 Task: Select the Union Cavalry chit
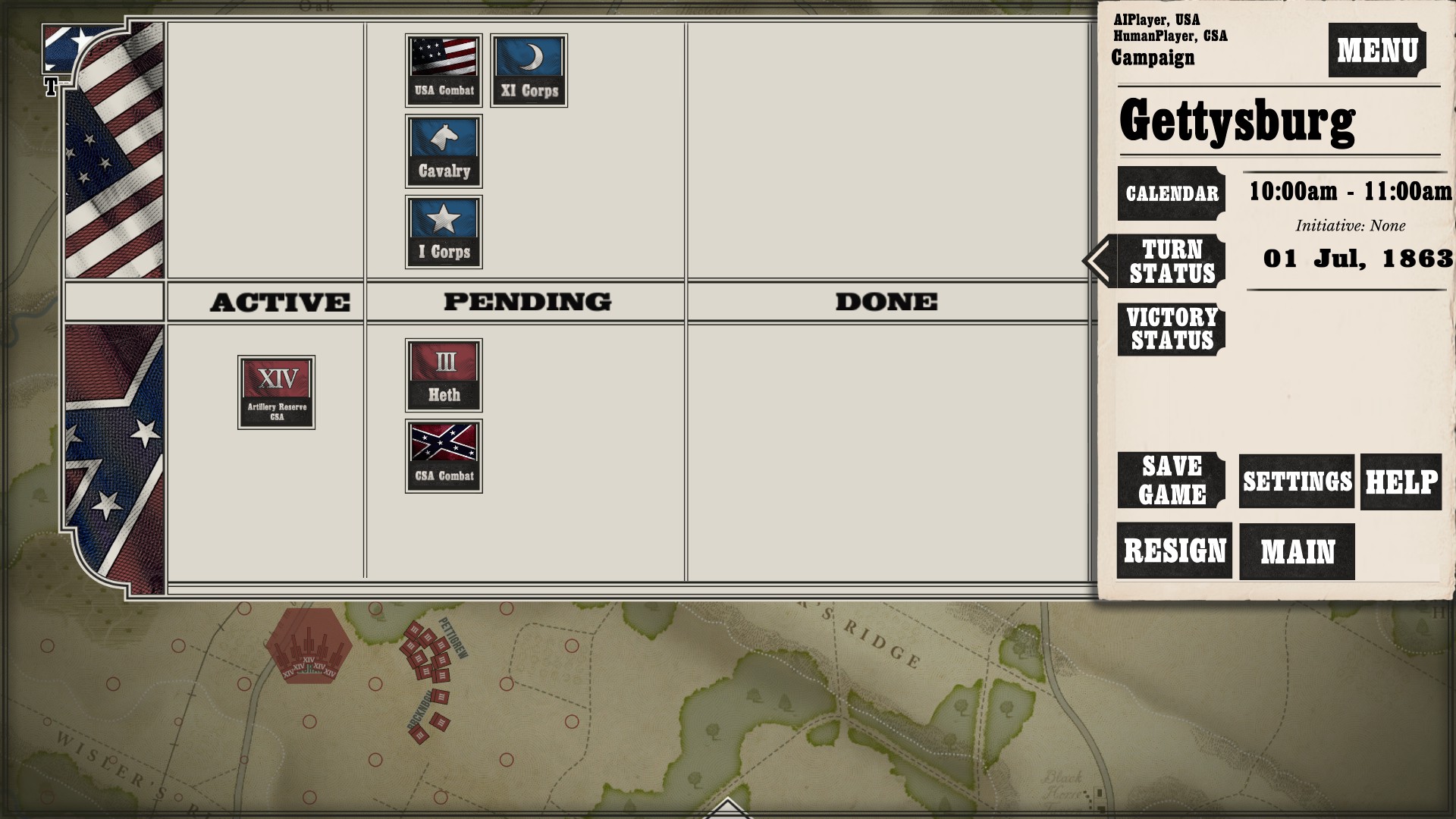point(444,152)
